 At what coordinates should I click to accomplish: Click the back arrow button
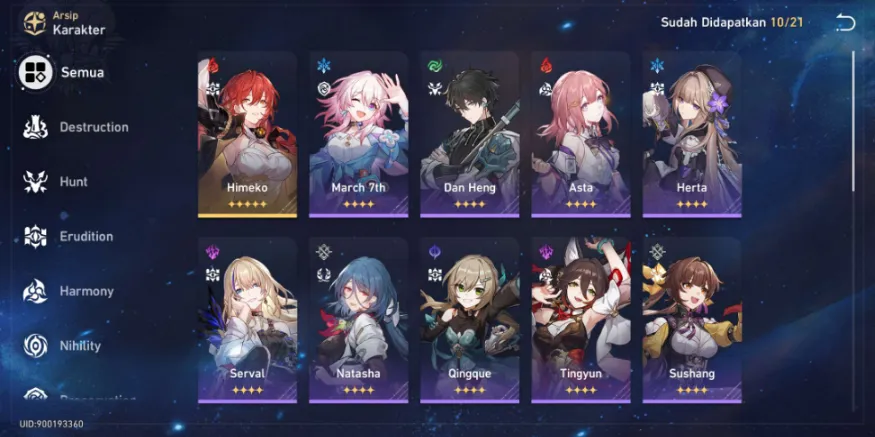tap(846, 23)
